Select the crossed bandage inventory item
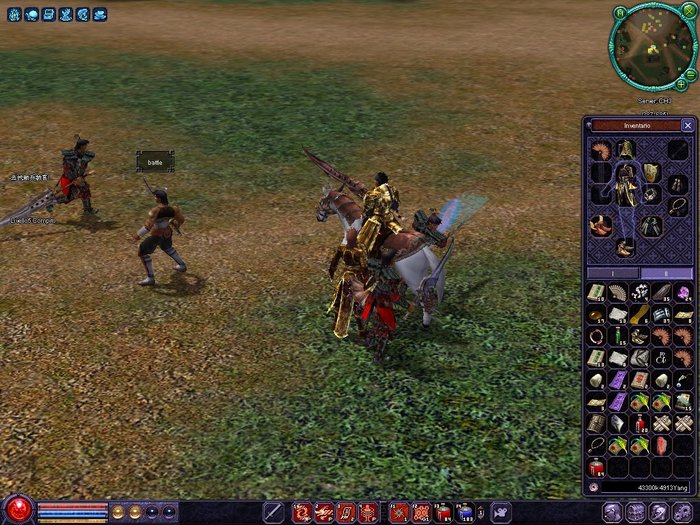This screenshot has height=525, width=700. click(x=661, y=423)
